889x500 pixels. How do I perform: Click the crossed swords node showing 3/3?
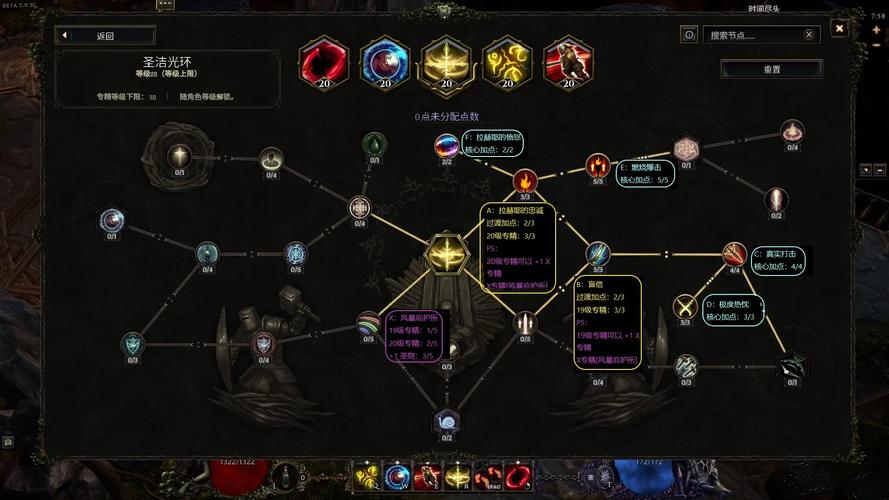685,306
